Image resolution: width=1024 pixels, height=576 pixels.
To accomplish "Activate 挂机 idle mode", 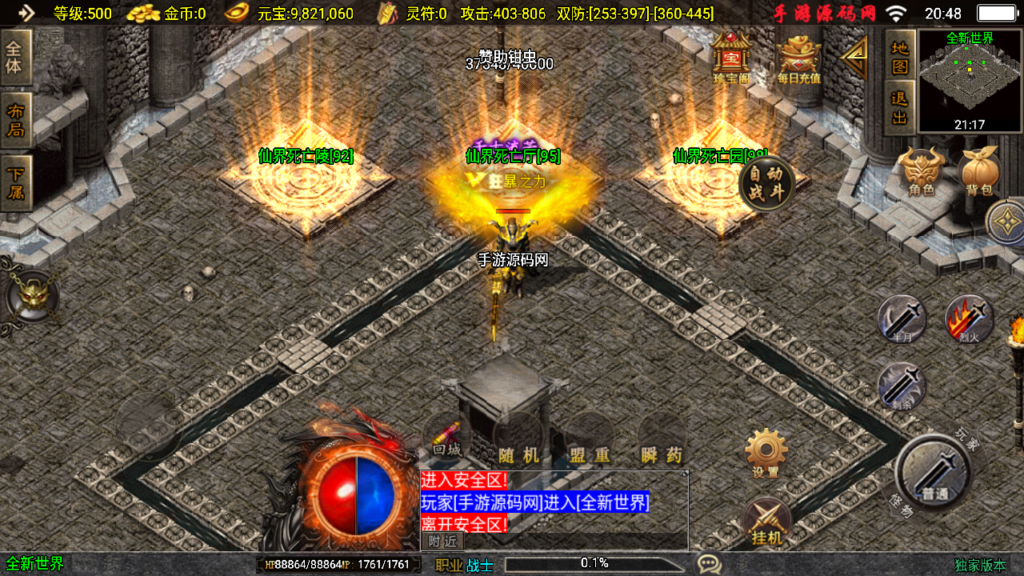I will 766,520.
